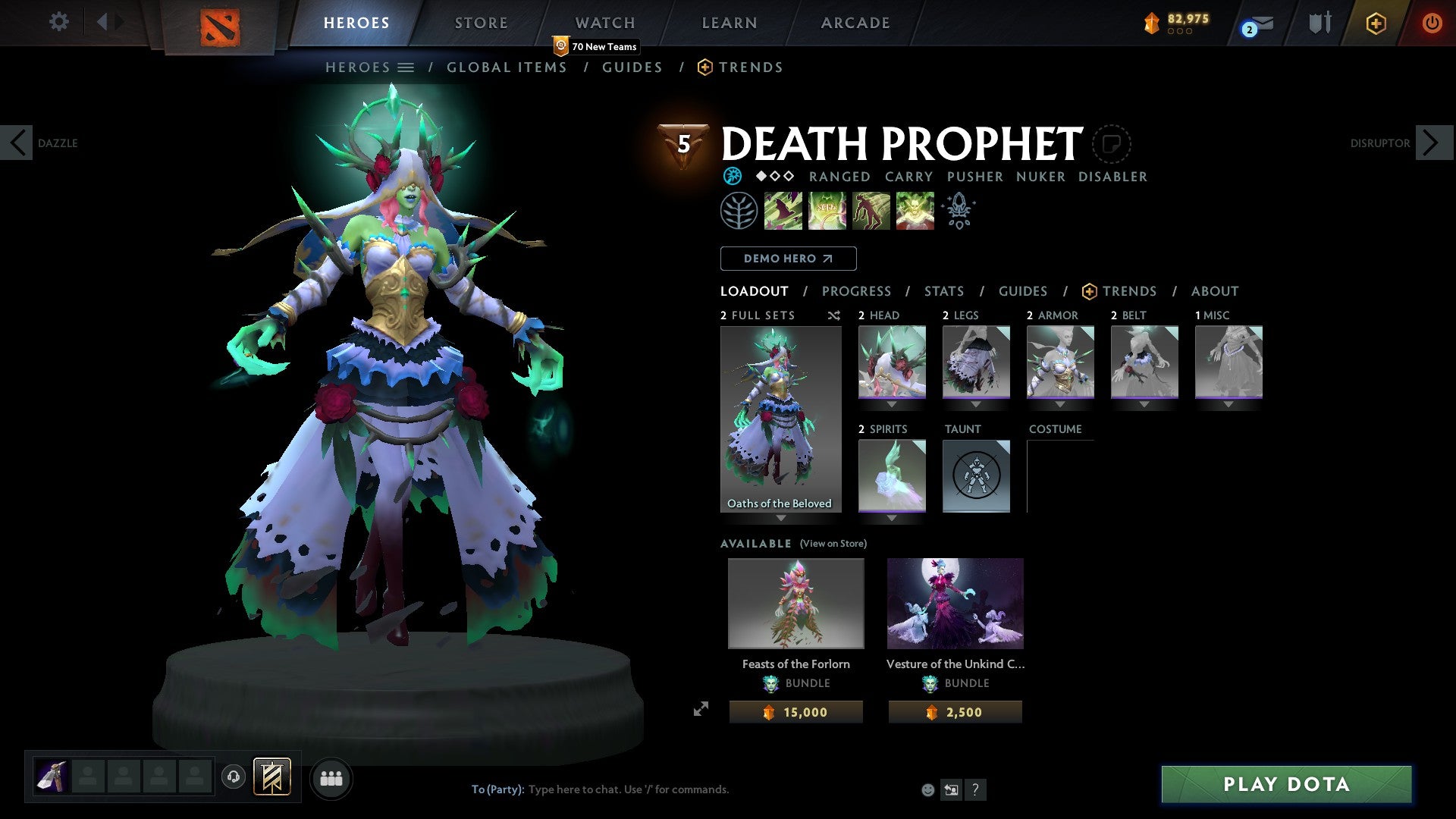
Task: Switch to the PROGRESS tab
Action: 857,291
